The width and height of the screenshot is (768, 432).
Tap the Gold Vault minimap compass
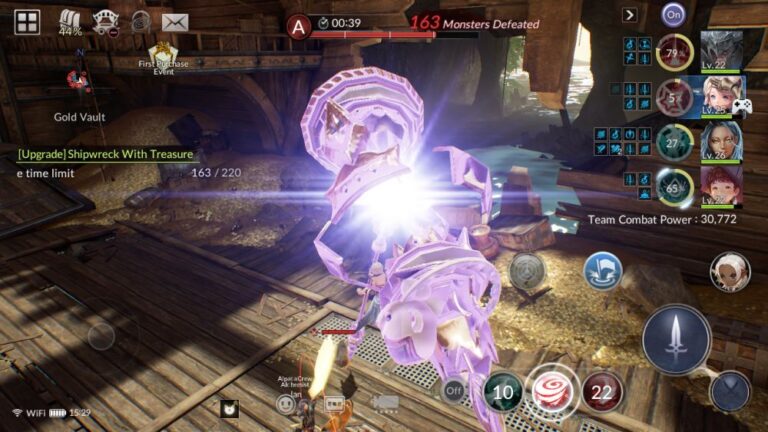click(78, 80)
